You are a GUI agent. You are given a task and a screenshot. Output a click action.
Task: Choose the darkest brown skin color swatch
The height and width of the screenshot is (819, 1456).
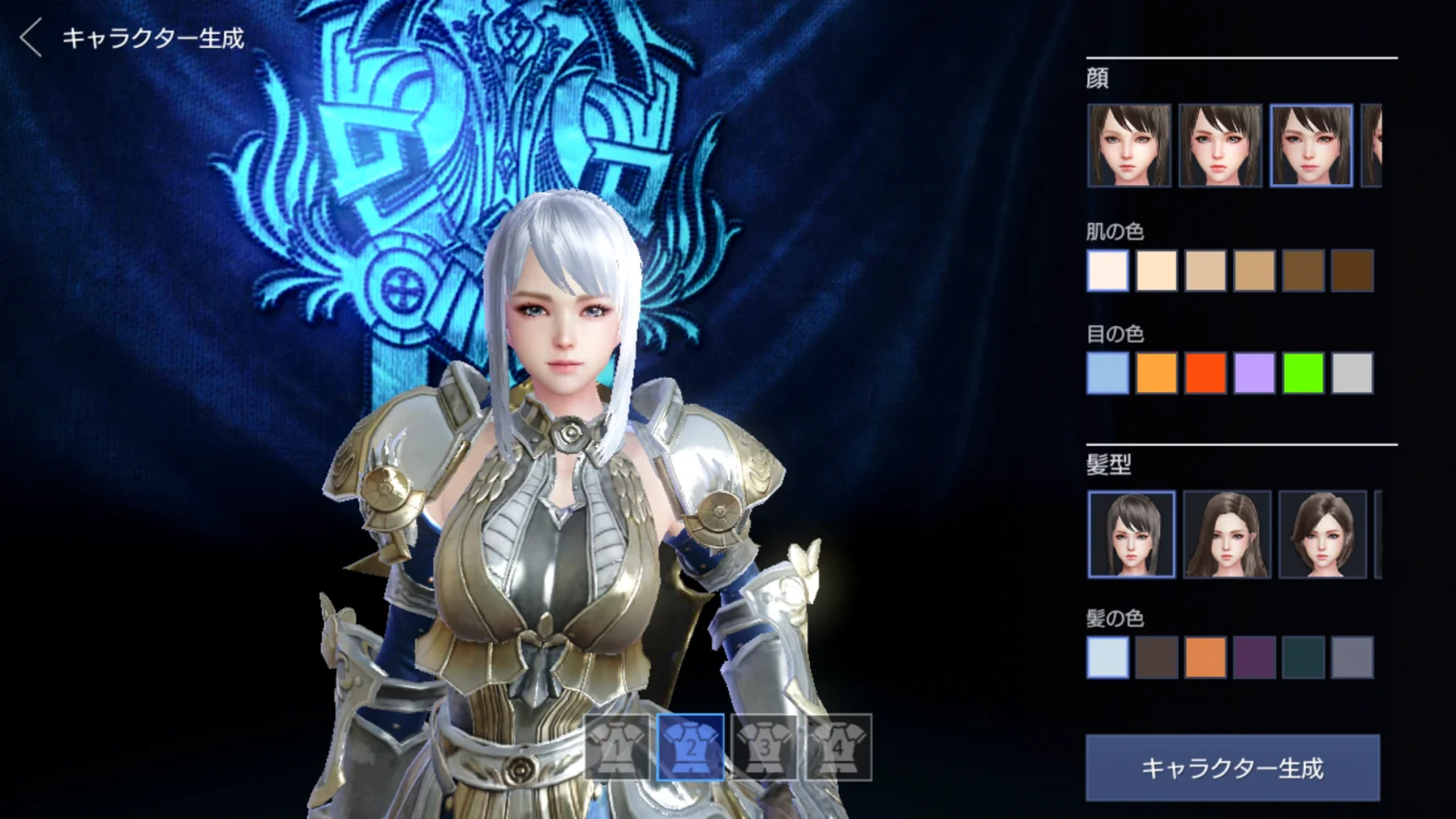coord(1352,271)
